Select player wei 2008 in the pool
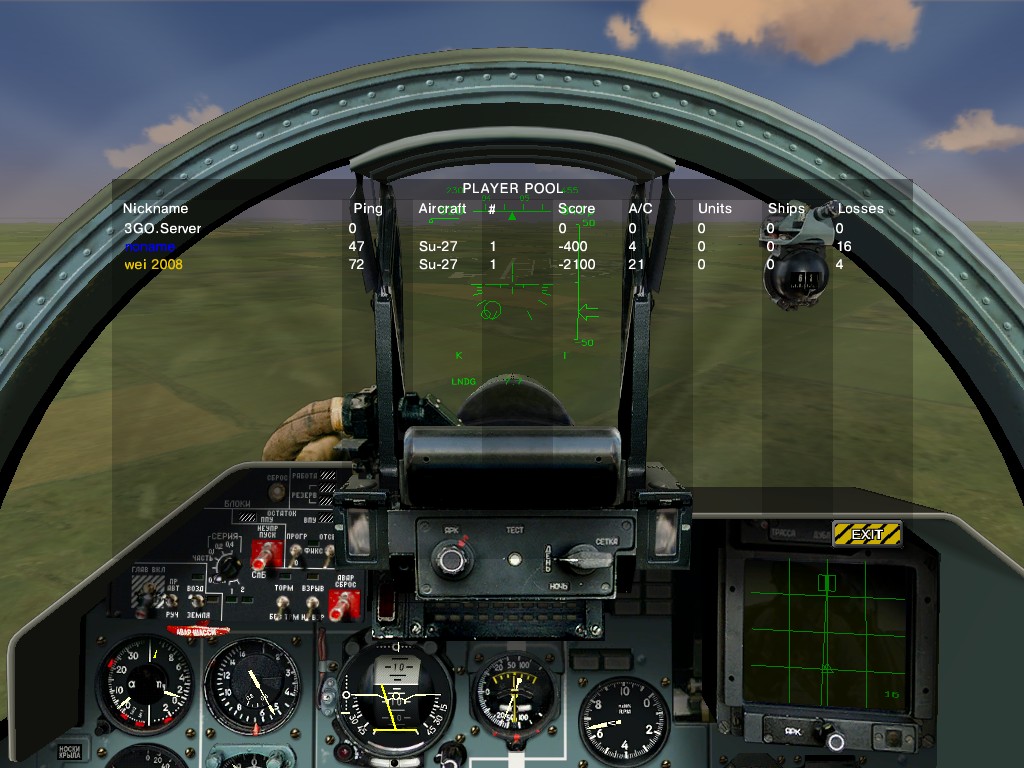Image resolution: width=1024 pixels, height=768 pixels. tap(153, 265)
